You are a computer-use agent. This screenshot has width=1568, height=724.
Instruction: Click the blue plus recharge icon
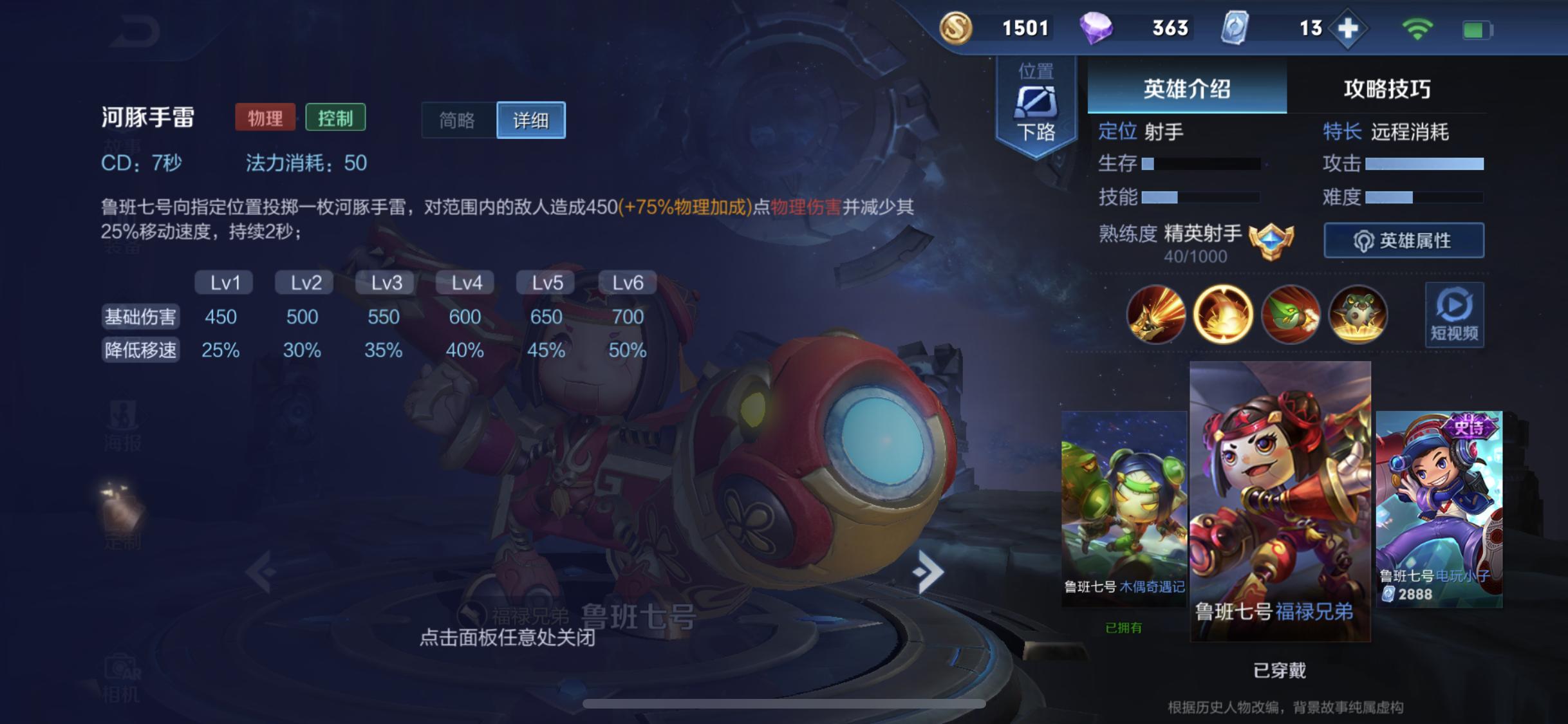point(1350,28)
